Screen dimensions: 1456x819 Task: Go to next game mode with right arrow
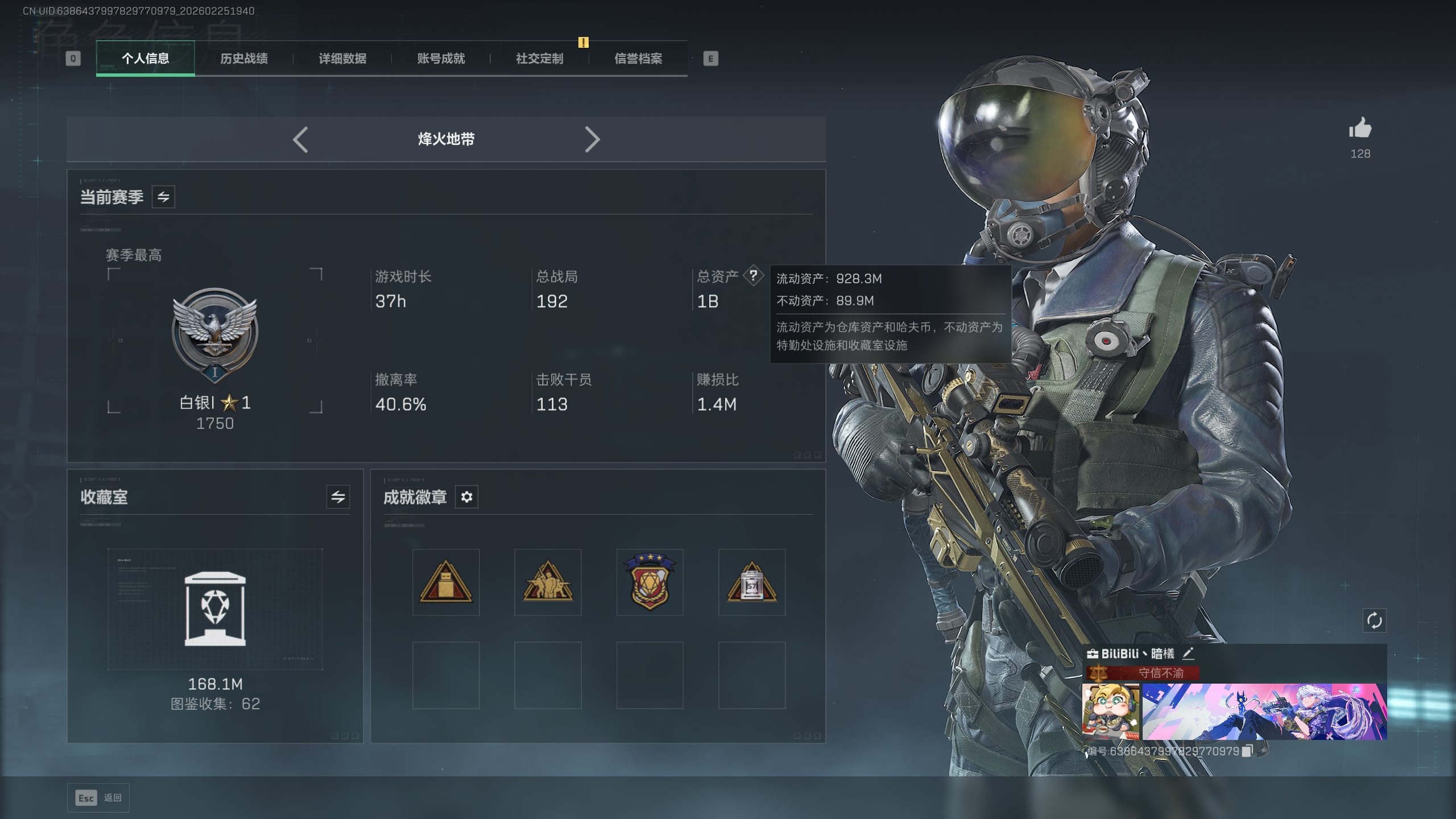point(592,139)
